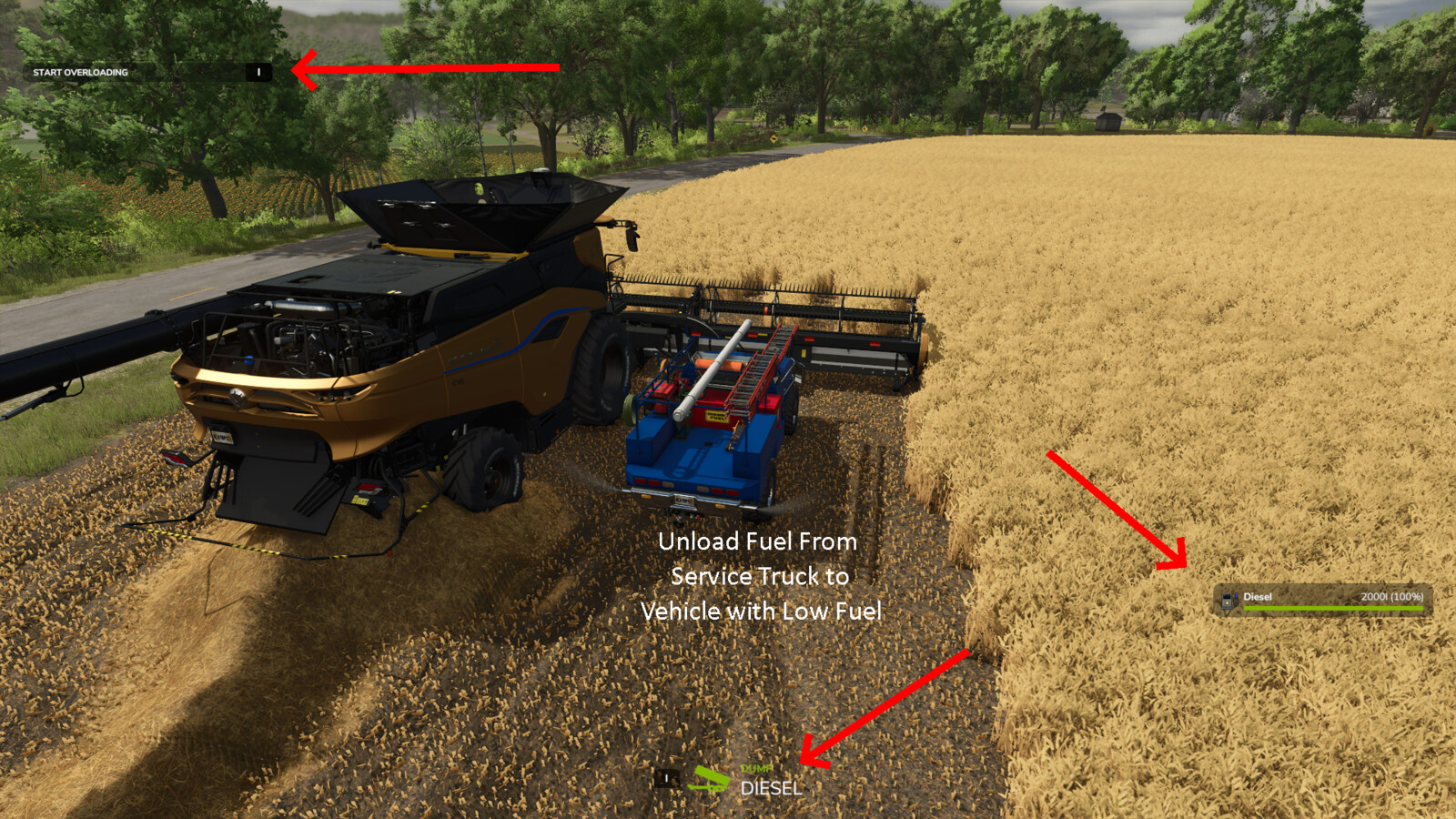The width and height of the screenshot is (1456, 819).
Task: Click the harvester's front header reel
Action: coord(792,300)
